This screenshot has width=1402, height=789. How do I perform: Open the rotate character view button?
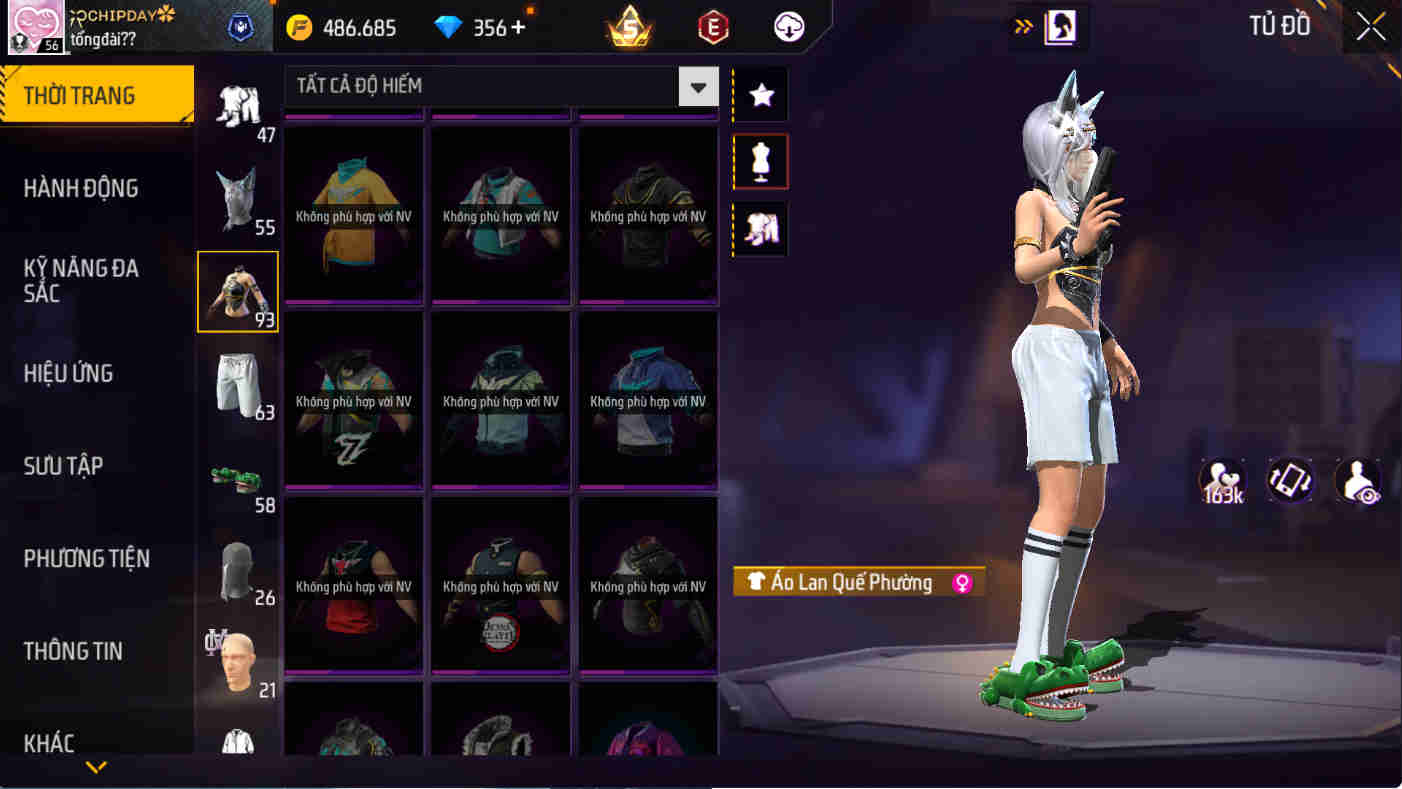(x=1289, y=481)
